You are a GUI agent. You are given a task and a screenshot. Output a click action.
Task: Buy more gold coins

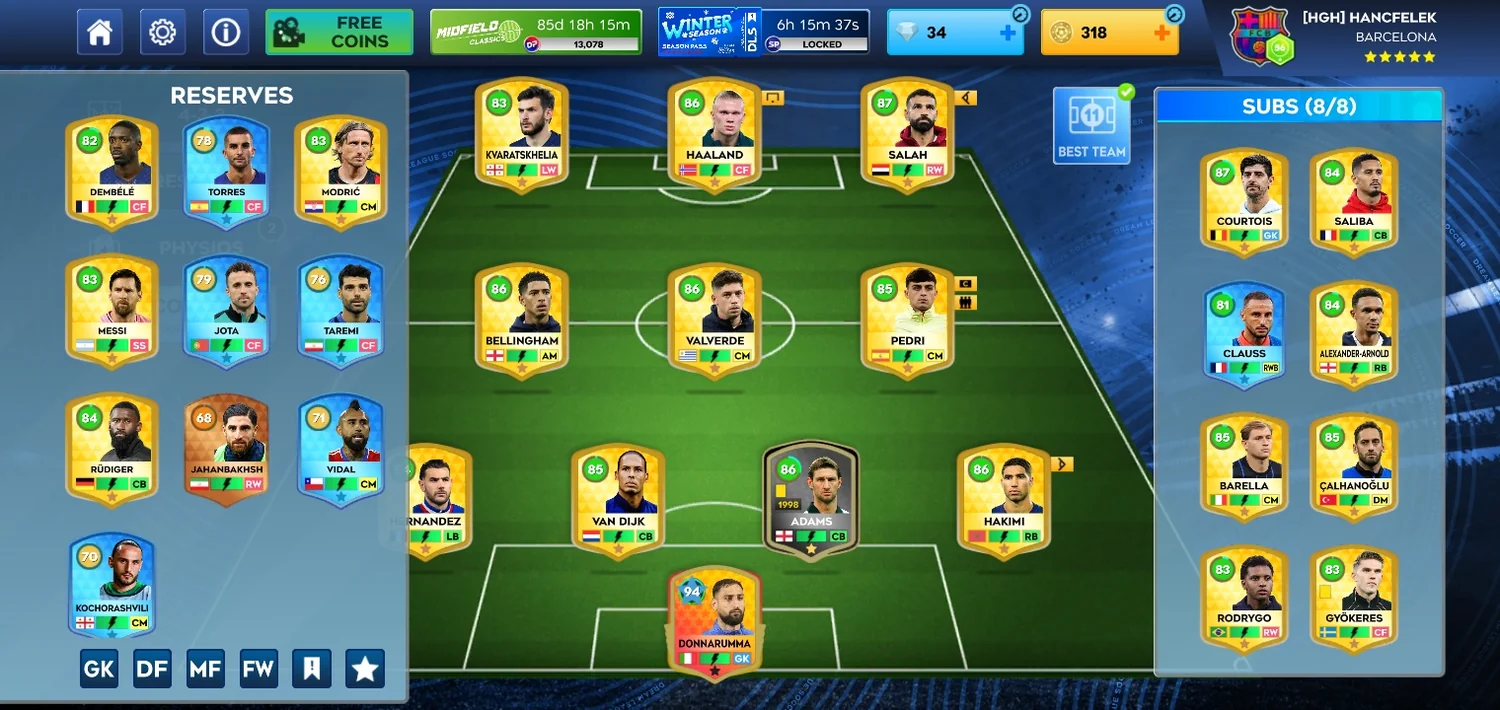point(1161,33)
